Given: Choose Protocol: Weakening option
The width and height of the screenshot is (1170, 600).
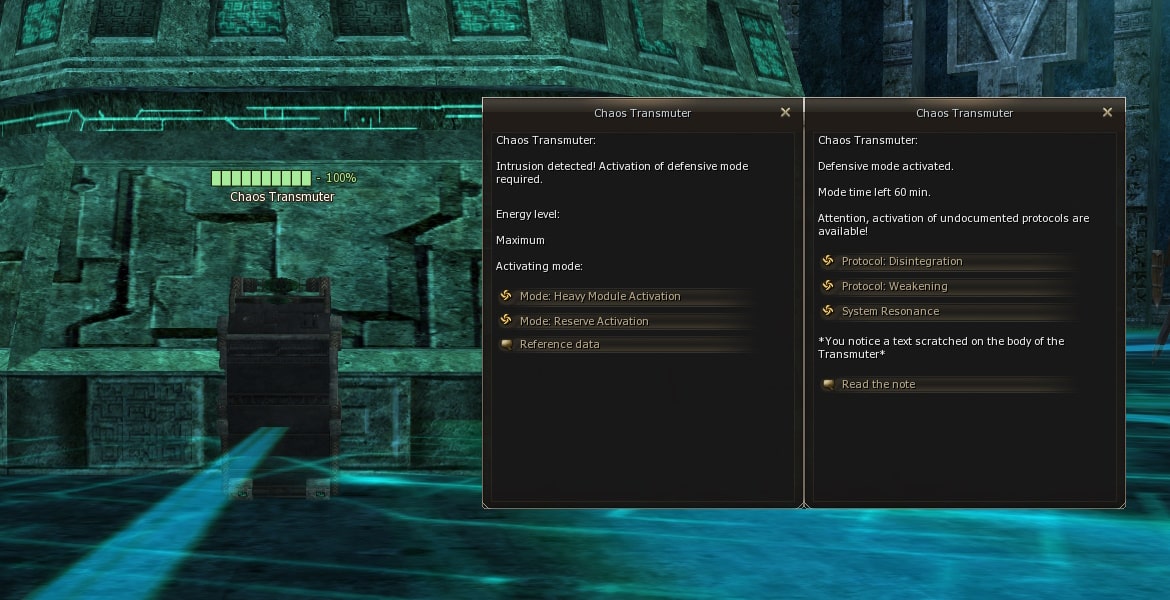Looking at the screenshot, I should 894,286.
